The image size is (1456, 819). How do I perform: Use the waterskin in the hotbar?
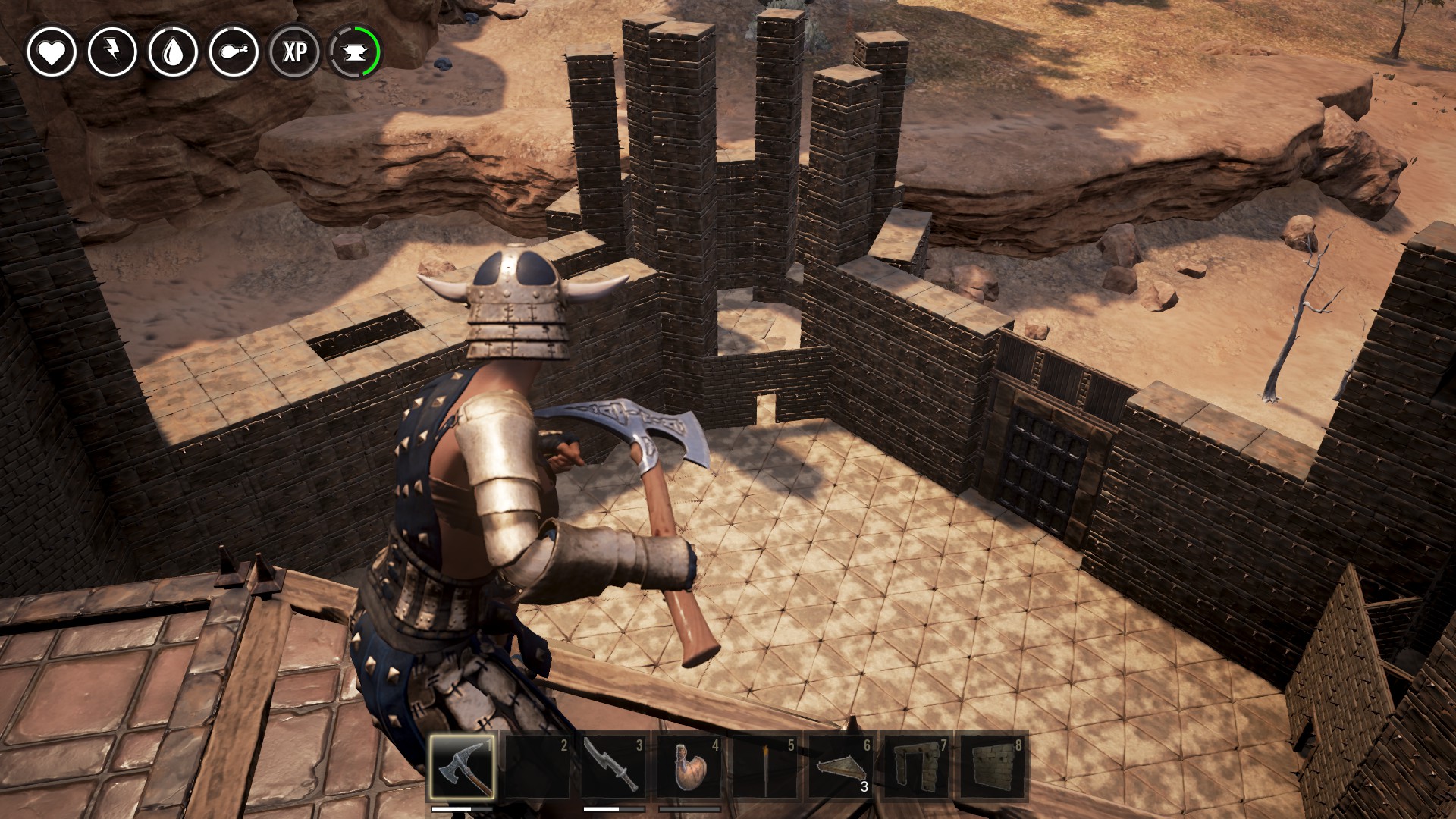coord(689,766)
